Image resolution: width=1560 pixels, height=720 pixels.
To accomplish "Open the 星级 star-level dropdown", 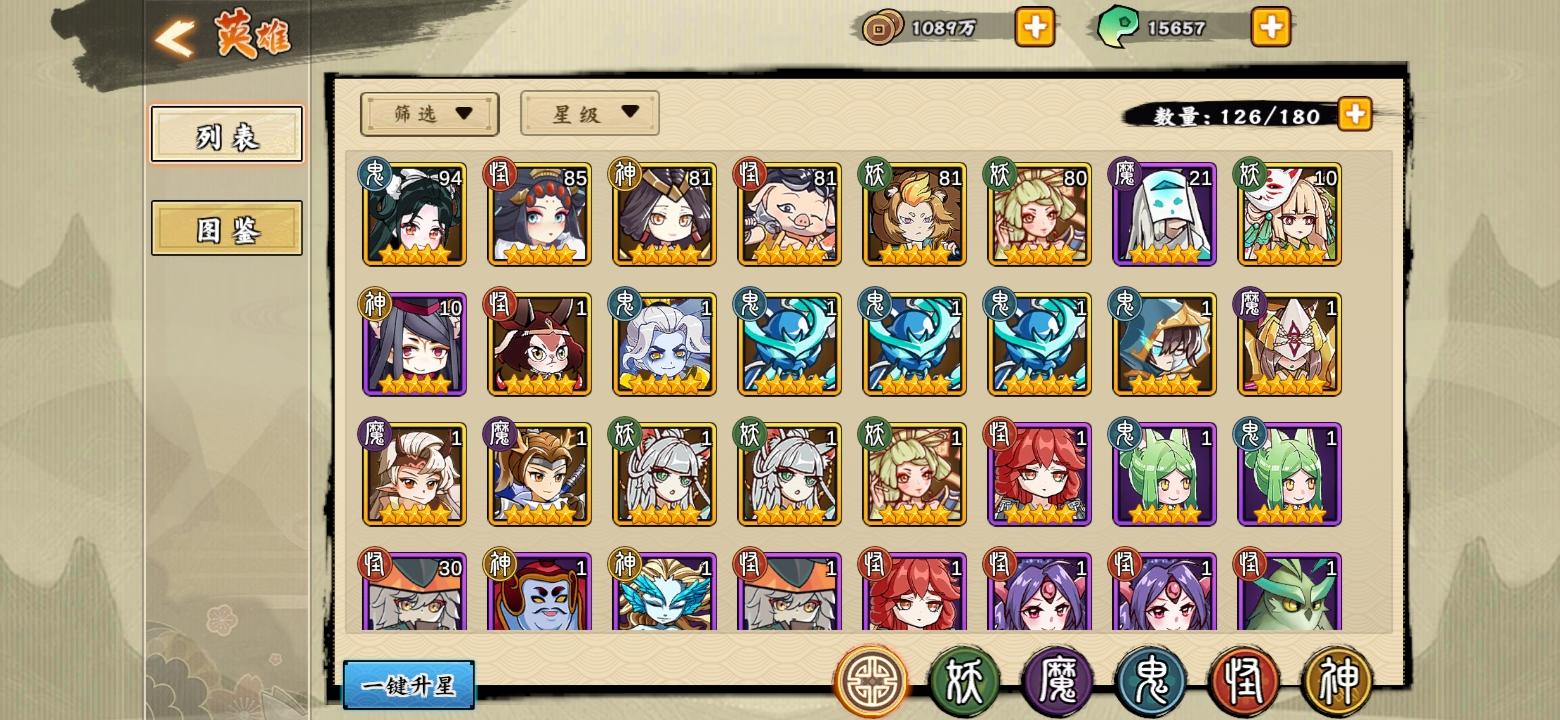I will pyautogui.click(x=588, y=113).
